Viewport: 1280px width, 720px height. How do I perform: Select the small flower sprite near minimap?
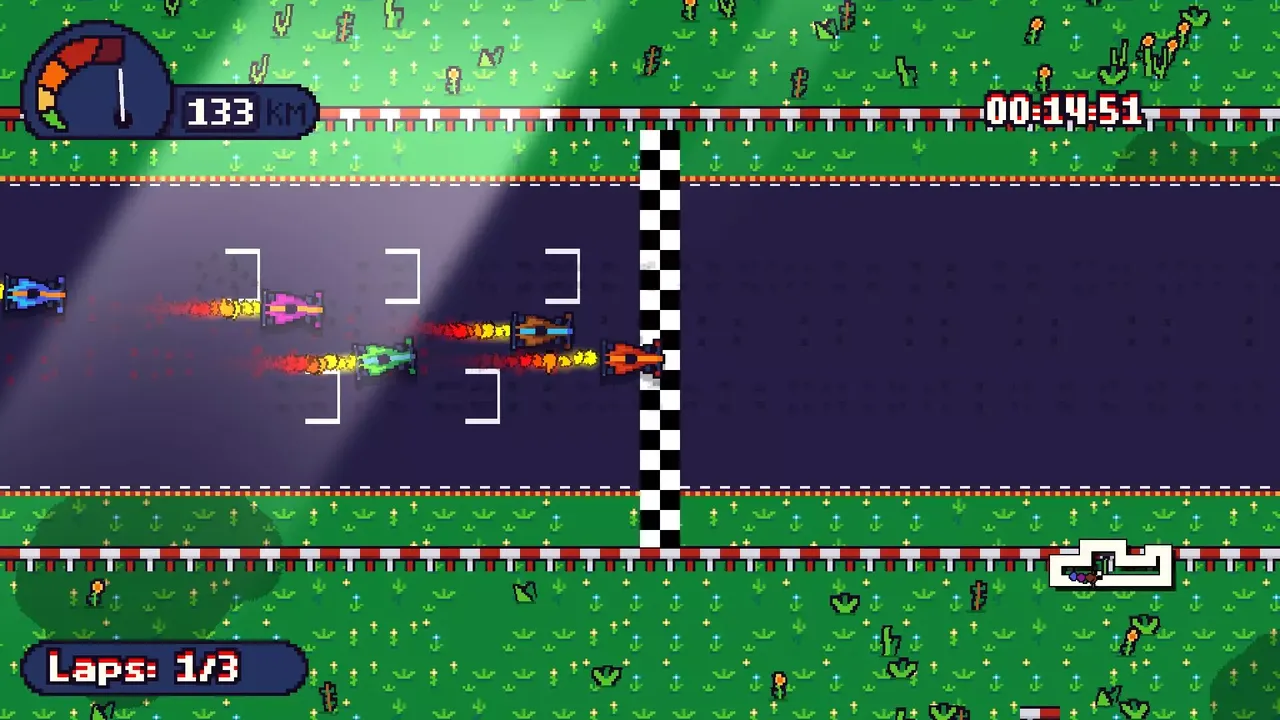[1132, 637]
